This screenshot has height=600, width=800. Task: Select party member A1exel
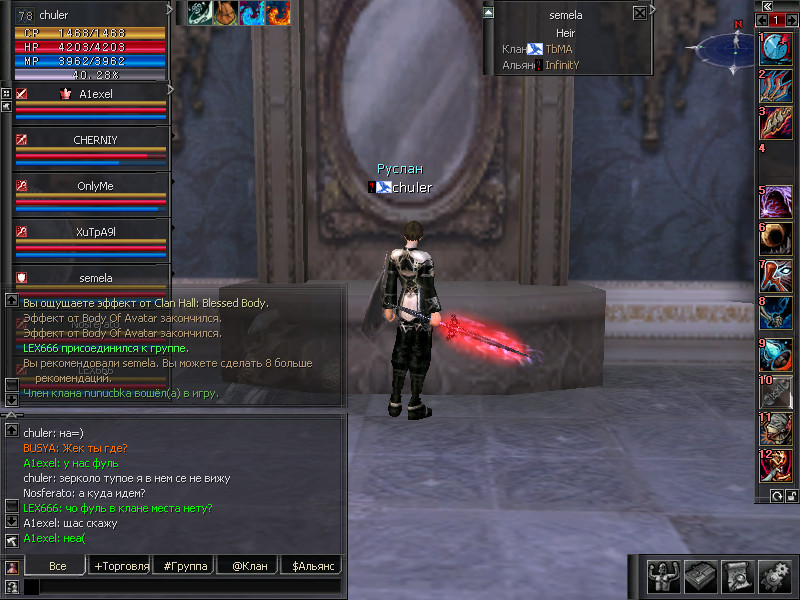click(95, 93)
